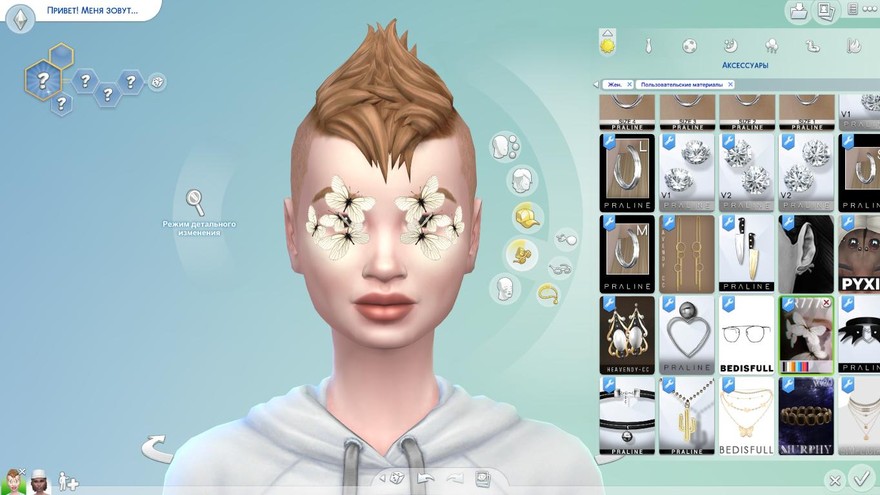Open the gallery photos button
The height and width of the screenshot is (495, 880).
[x=827, y=12]
